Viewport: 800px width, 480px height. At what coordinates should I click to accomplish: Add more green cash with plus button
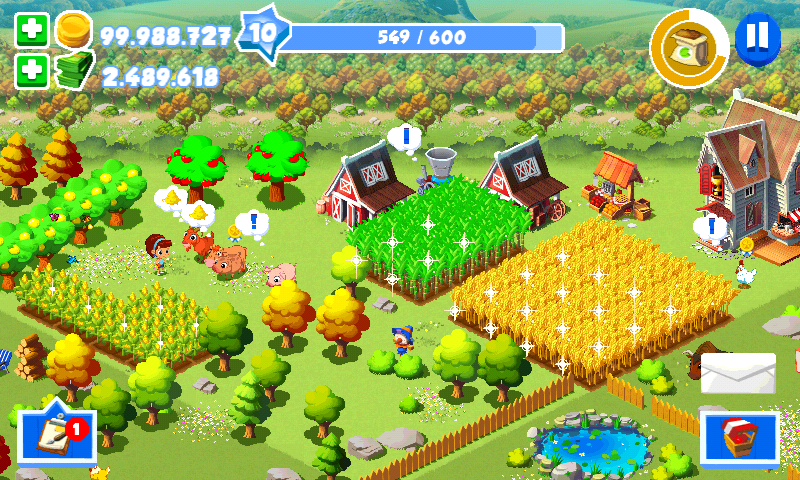pos(32,71)
